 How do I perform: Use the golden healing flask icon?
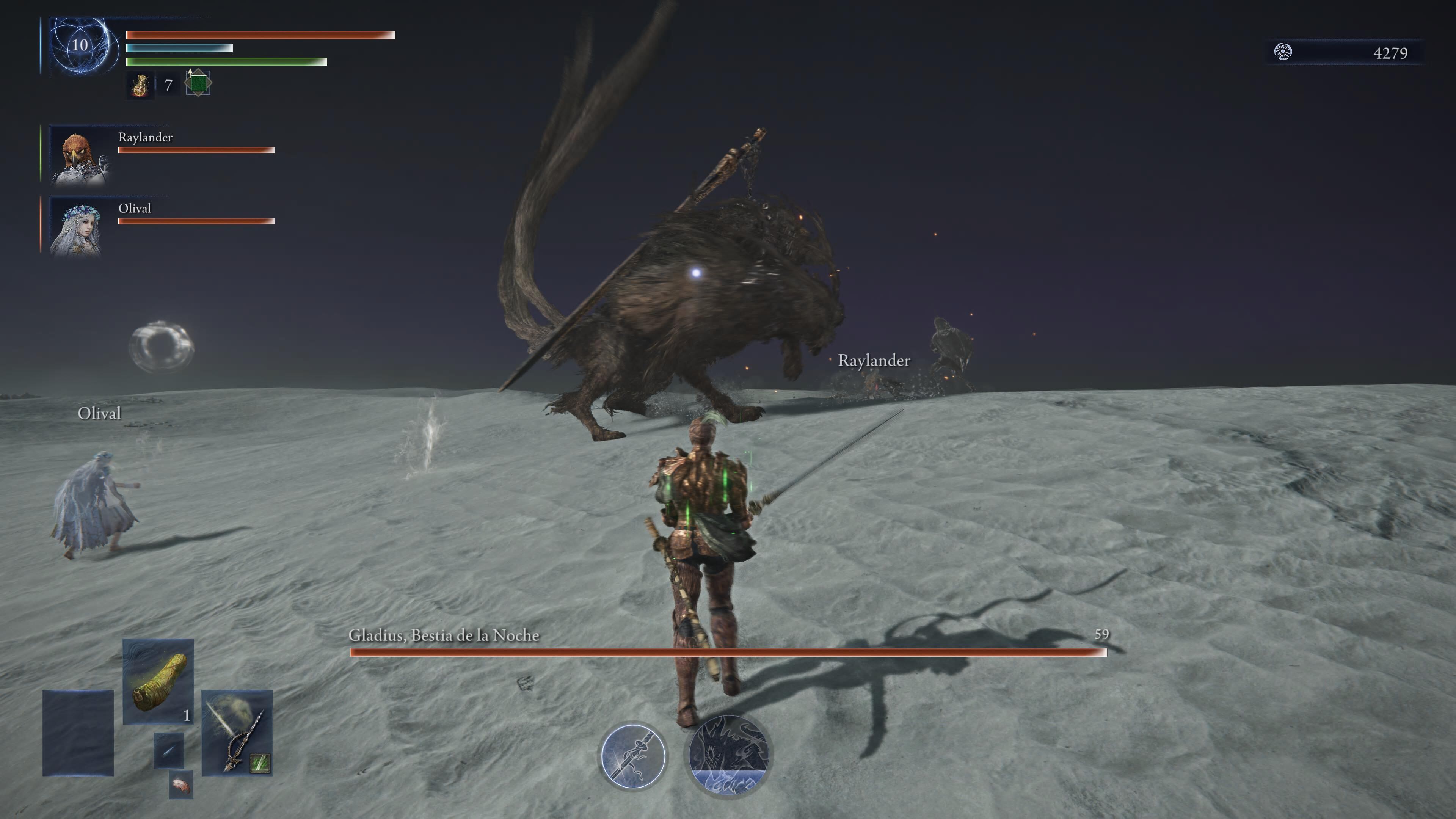point(140,85)
